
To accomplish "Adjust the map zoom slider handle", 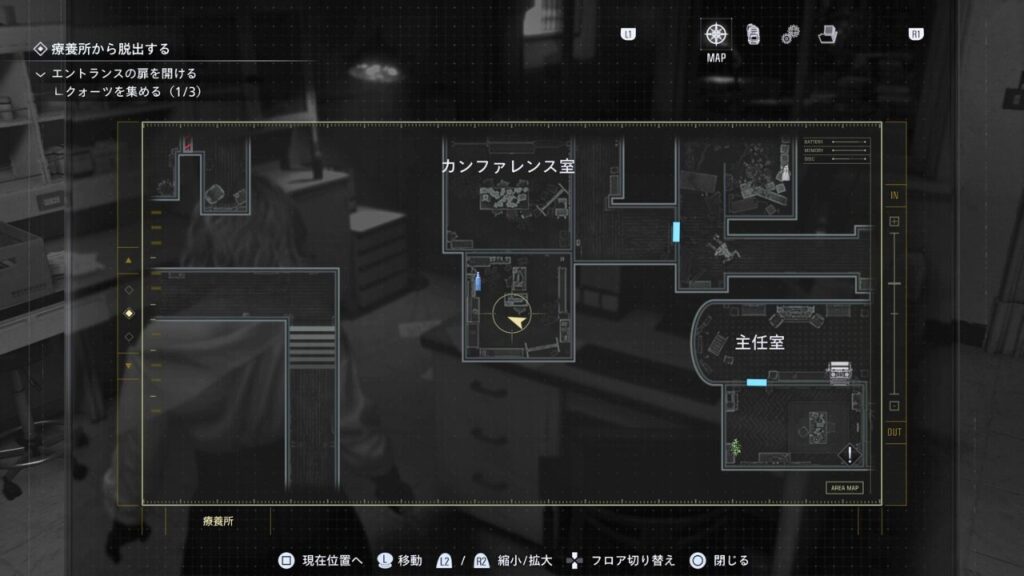I will click(x=894, y=284).
